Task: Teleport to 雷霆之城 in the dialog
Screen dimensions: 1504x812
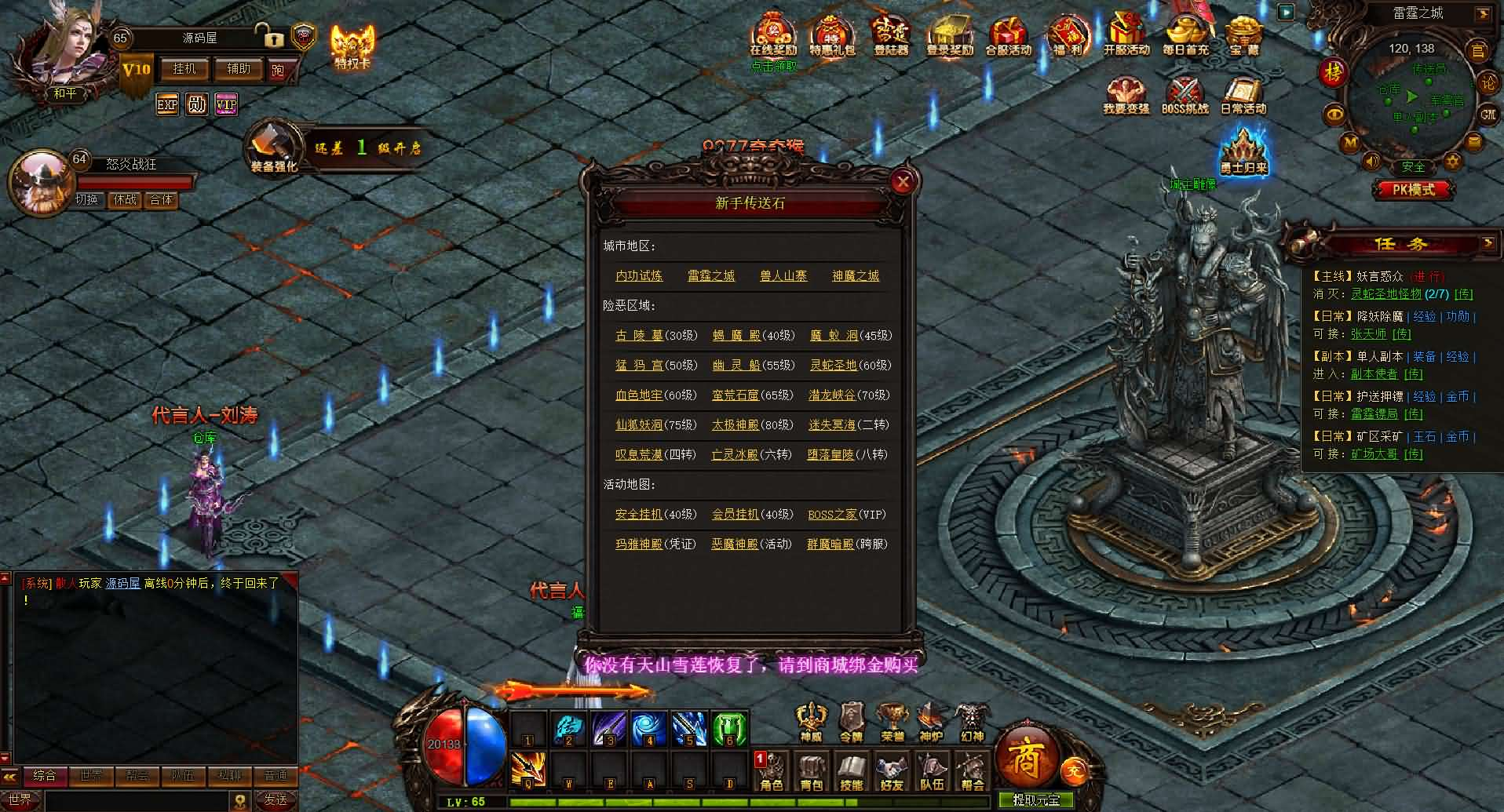Action: pos(710,275)
